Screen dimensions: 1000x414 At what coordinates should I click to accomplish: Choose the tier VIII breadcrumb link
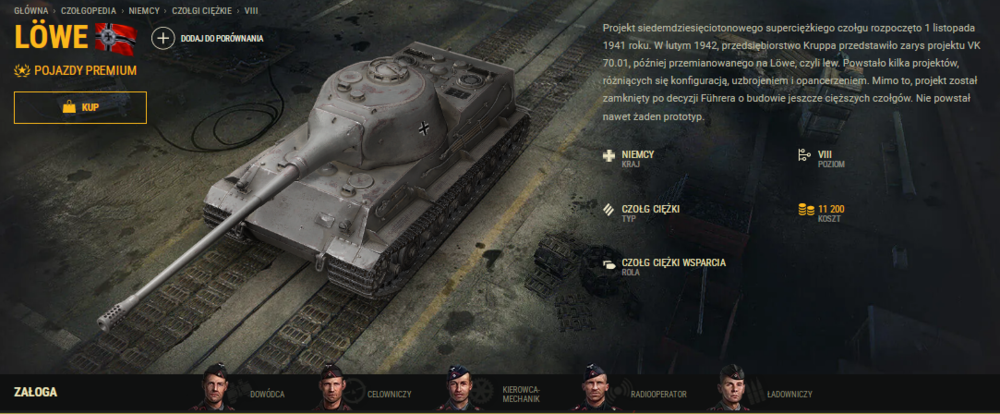tap(251, 9)
